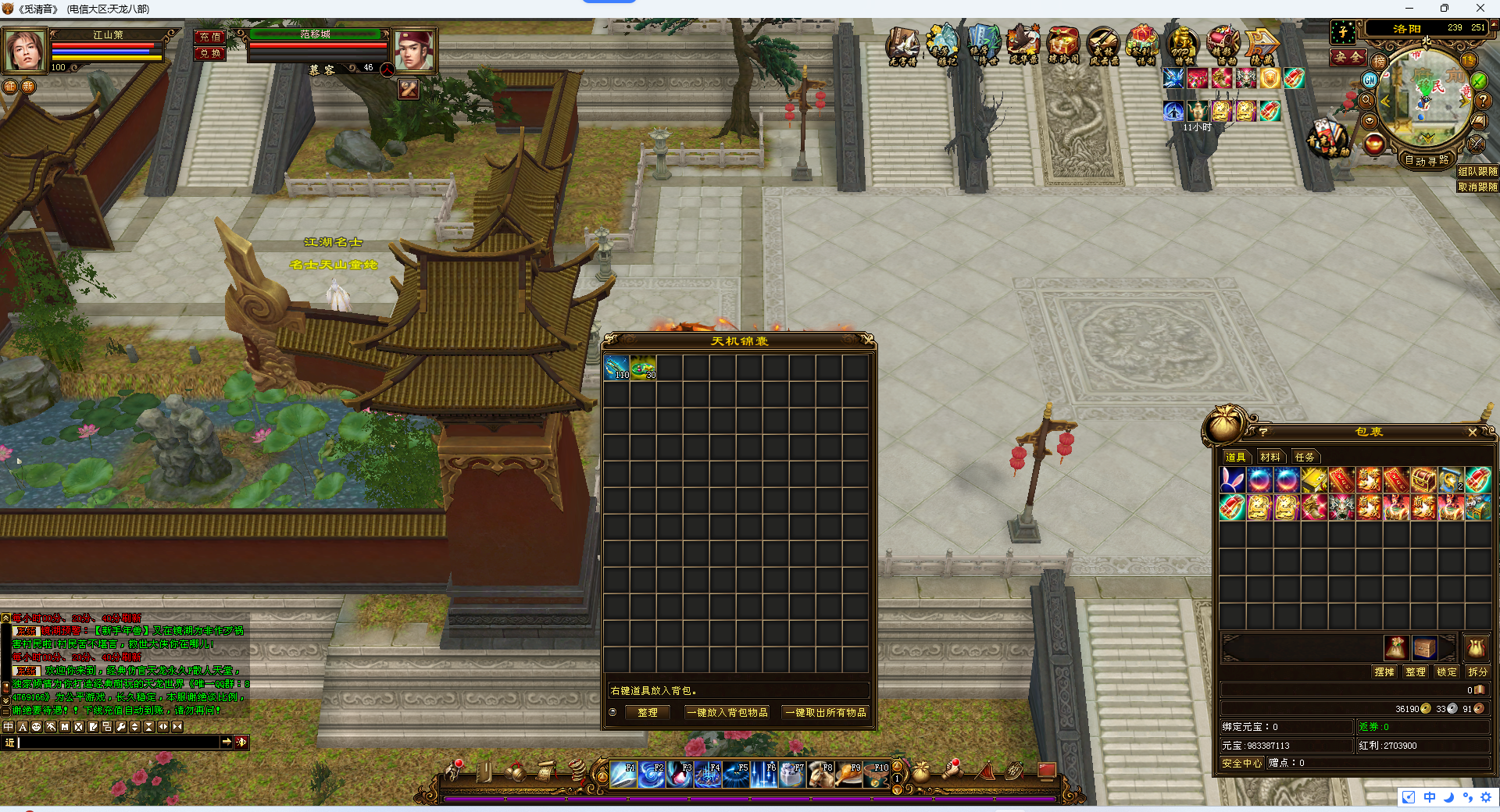Select the bunny ears item slot

[x=1233, y=480]
